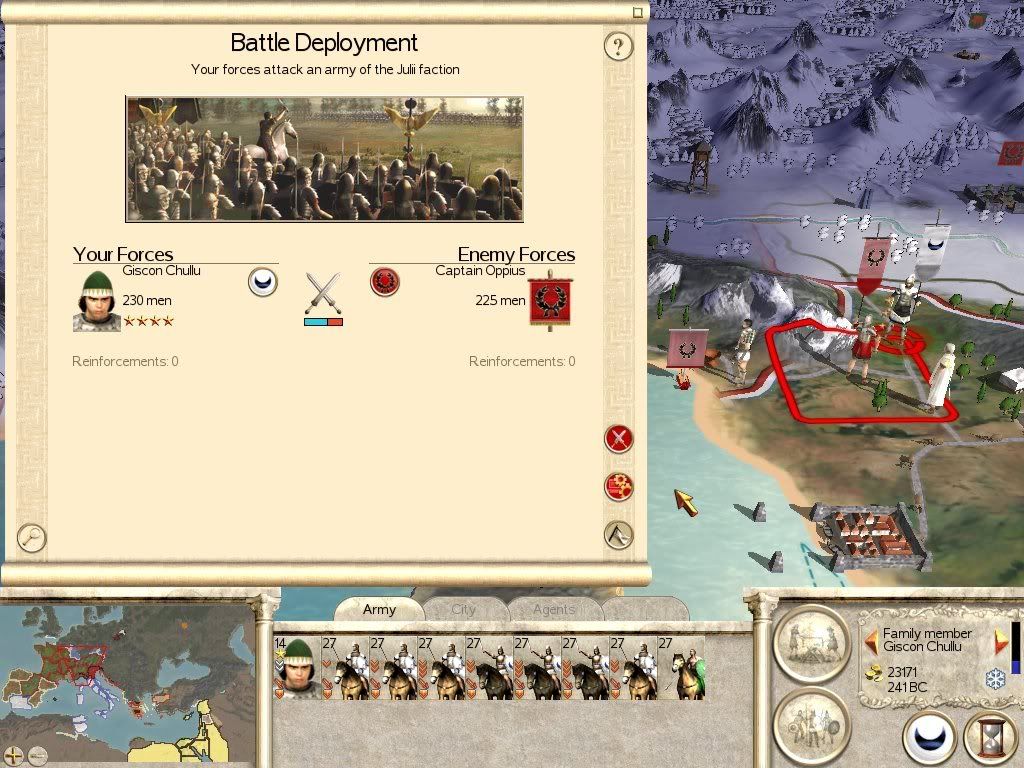This screenshot has height=768, width=1024.
Task: Click the small square at scroll's top-right corner
Action: 637,12
